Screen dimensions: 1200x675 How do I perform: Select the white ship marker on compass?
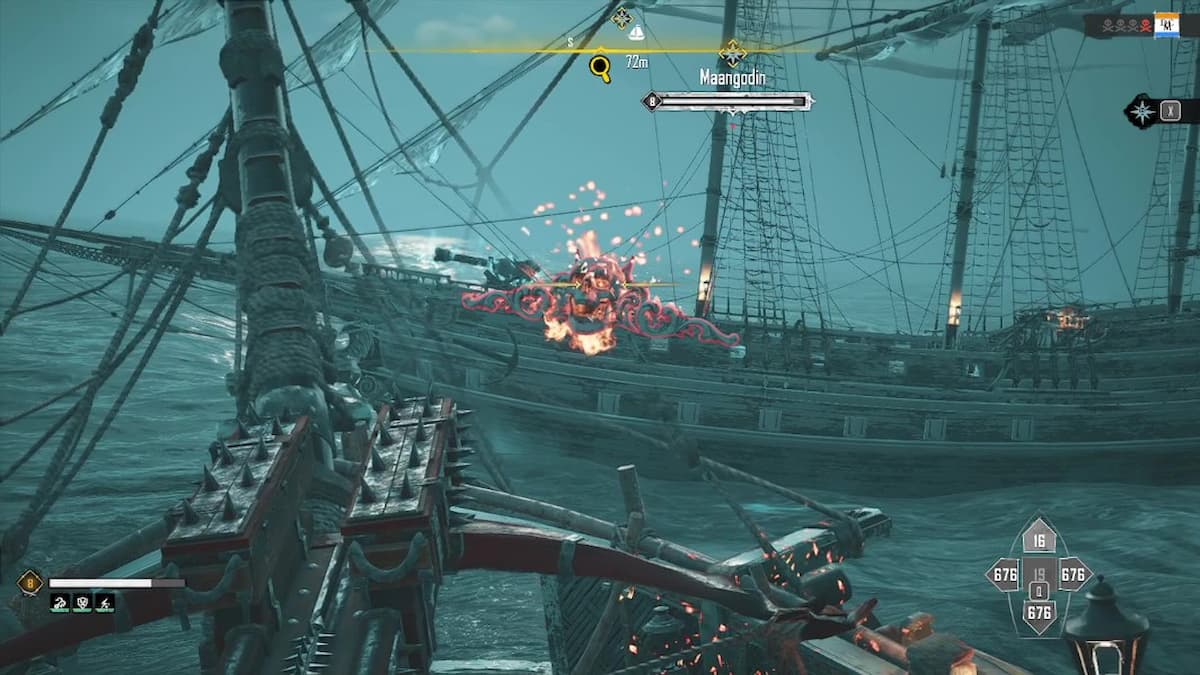[x=636, y=34]
